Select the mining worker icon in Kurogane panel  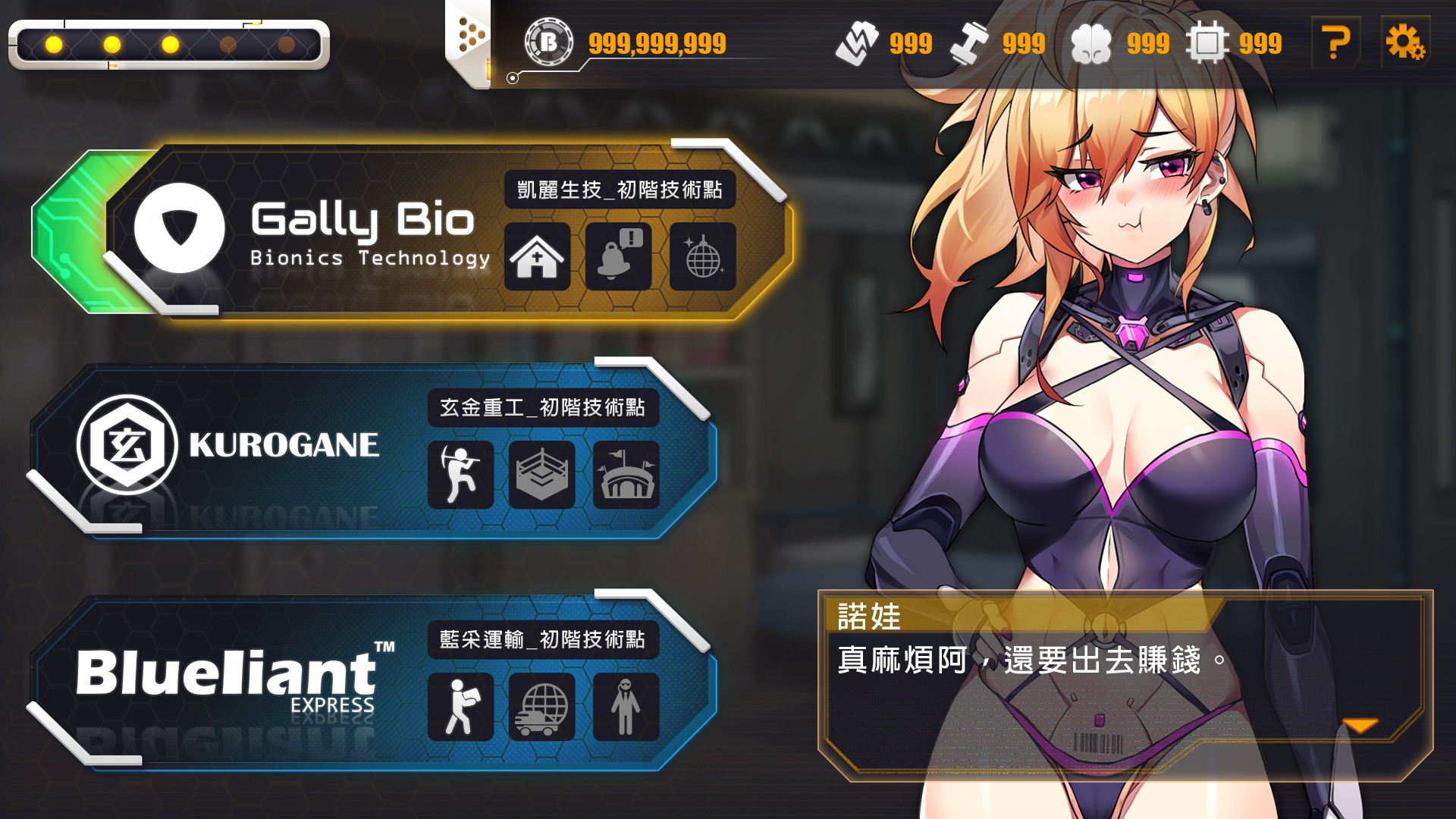point(461,475)
